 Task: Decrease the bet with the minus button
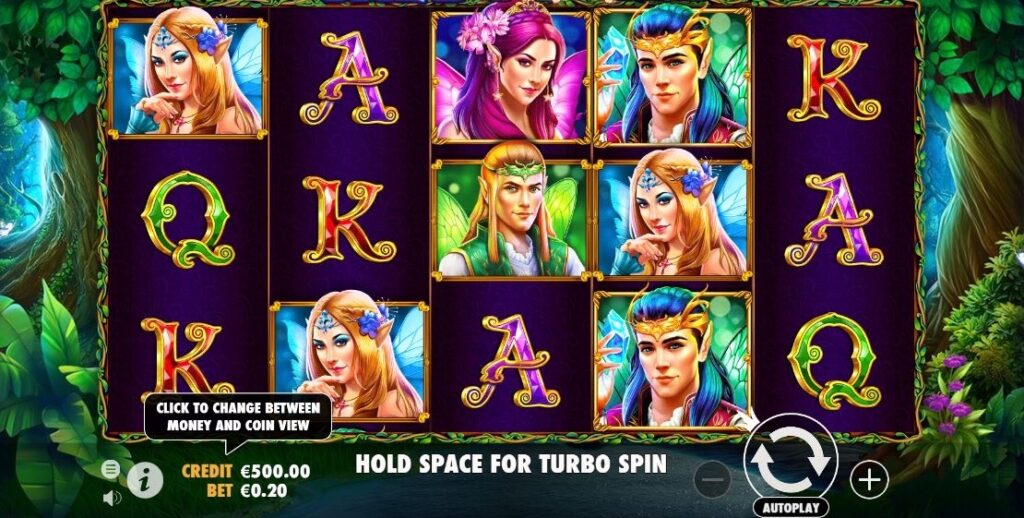[713, 480]
